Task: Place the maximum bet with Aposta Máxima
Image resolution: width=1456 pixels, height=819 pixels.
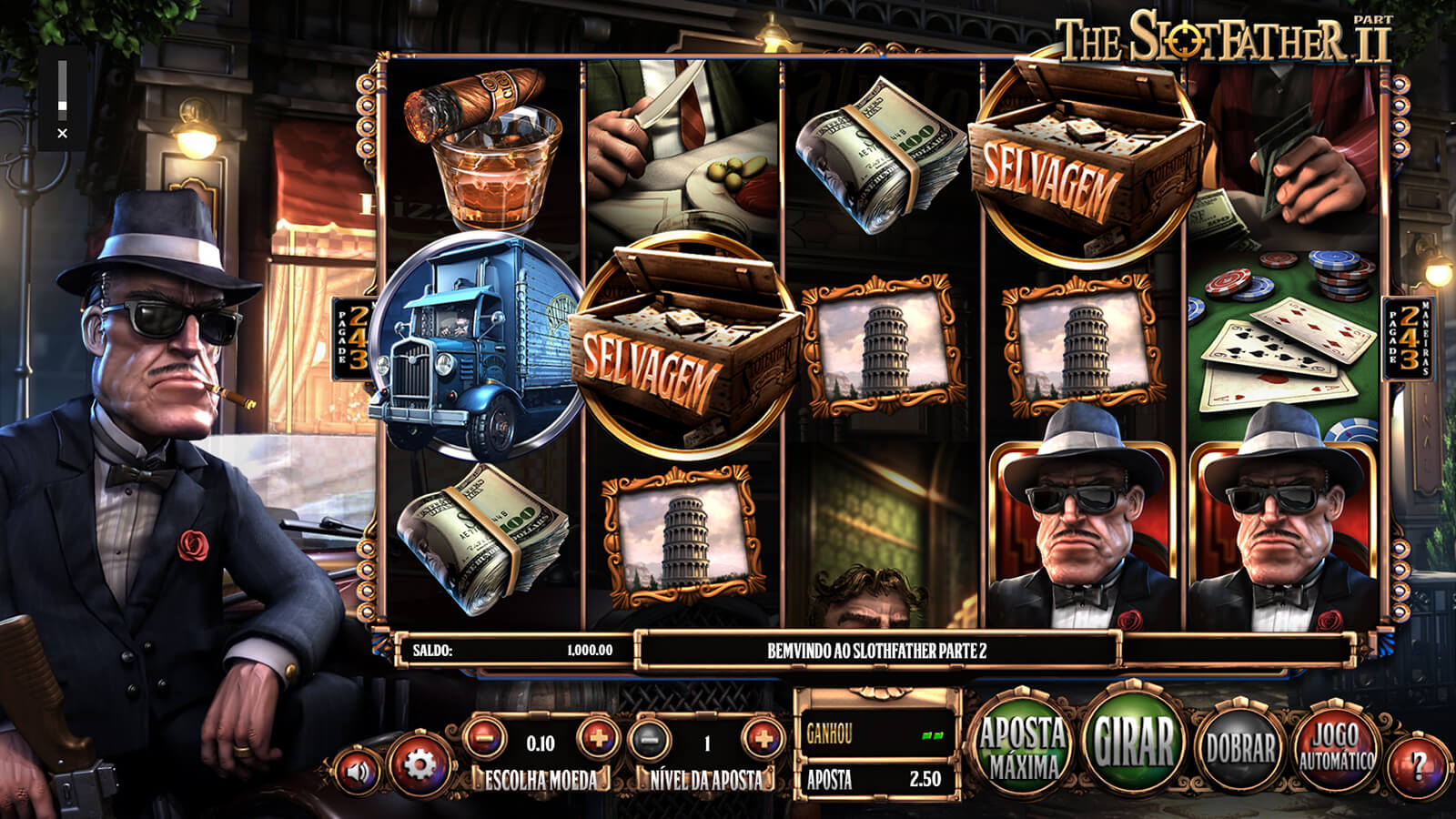Action: [1023, 746]
